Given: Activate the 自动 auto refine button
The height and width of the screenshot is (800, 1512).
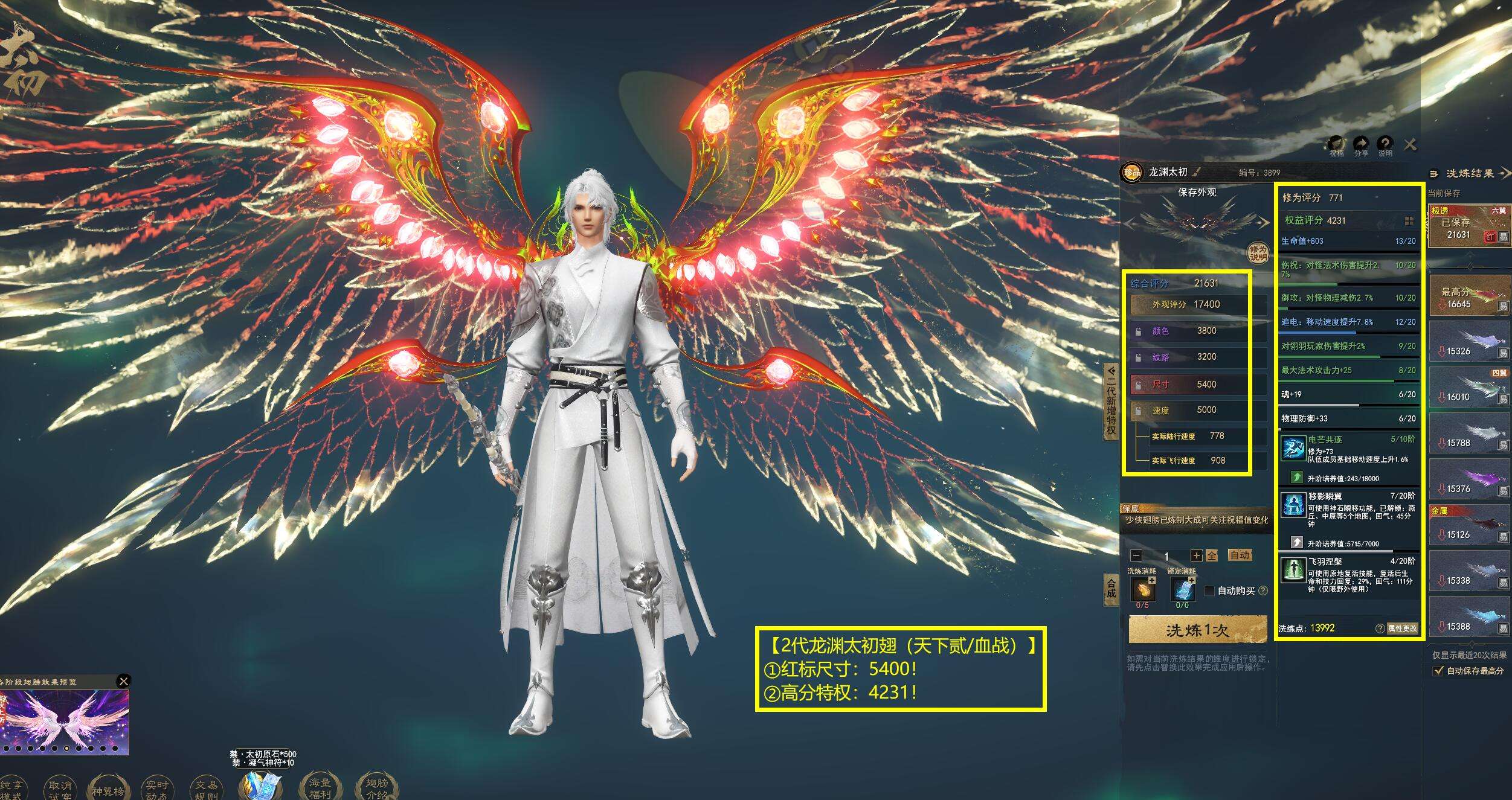Looking at the screenshot, I should (1239, 555).
